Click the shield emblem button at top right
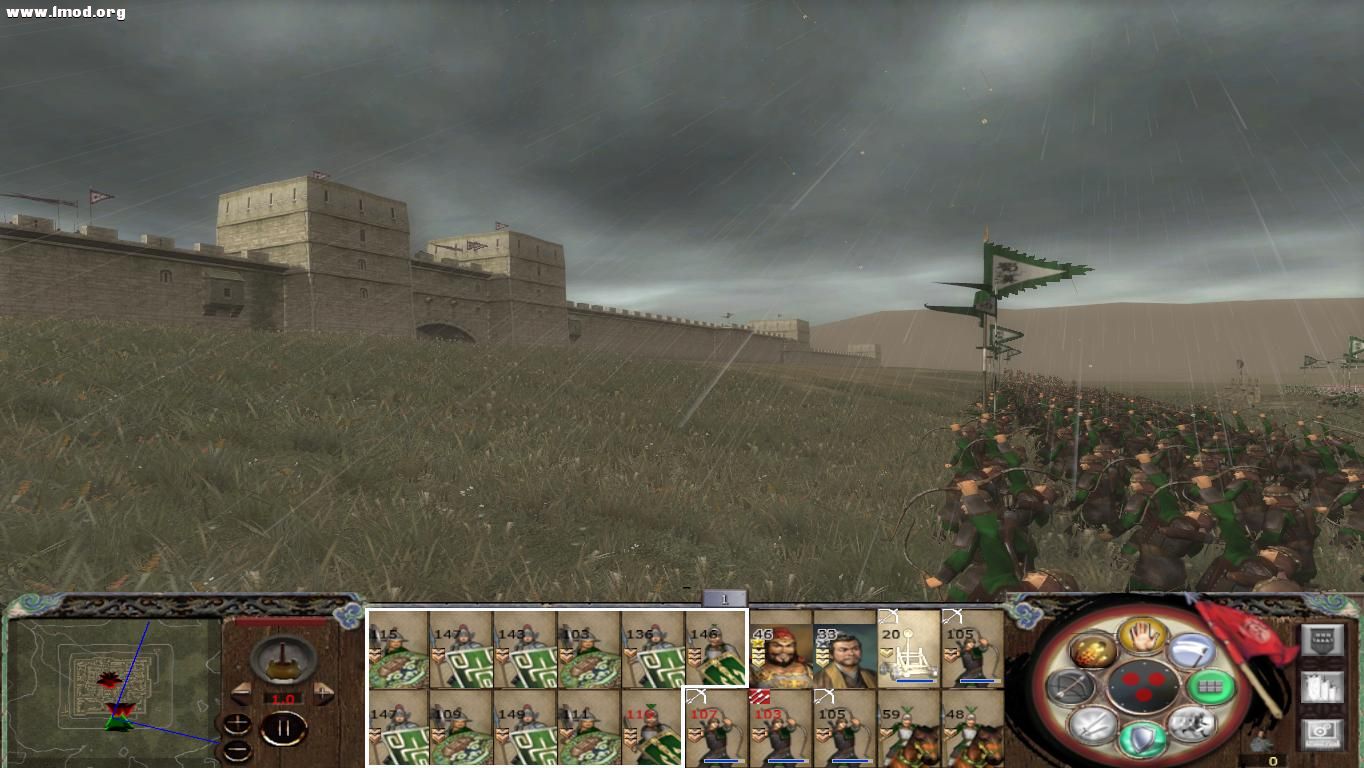The image size is (1364, 768). tap(1323, 640)
